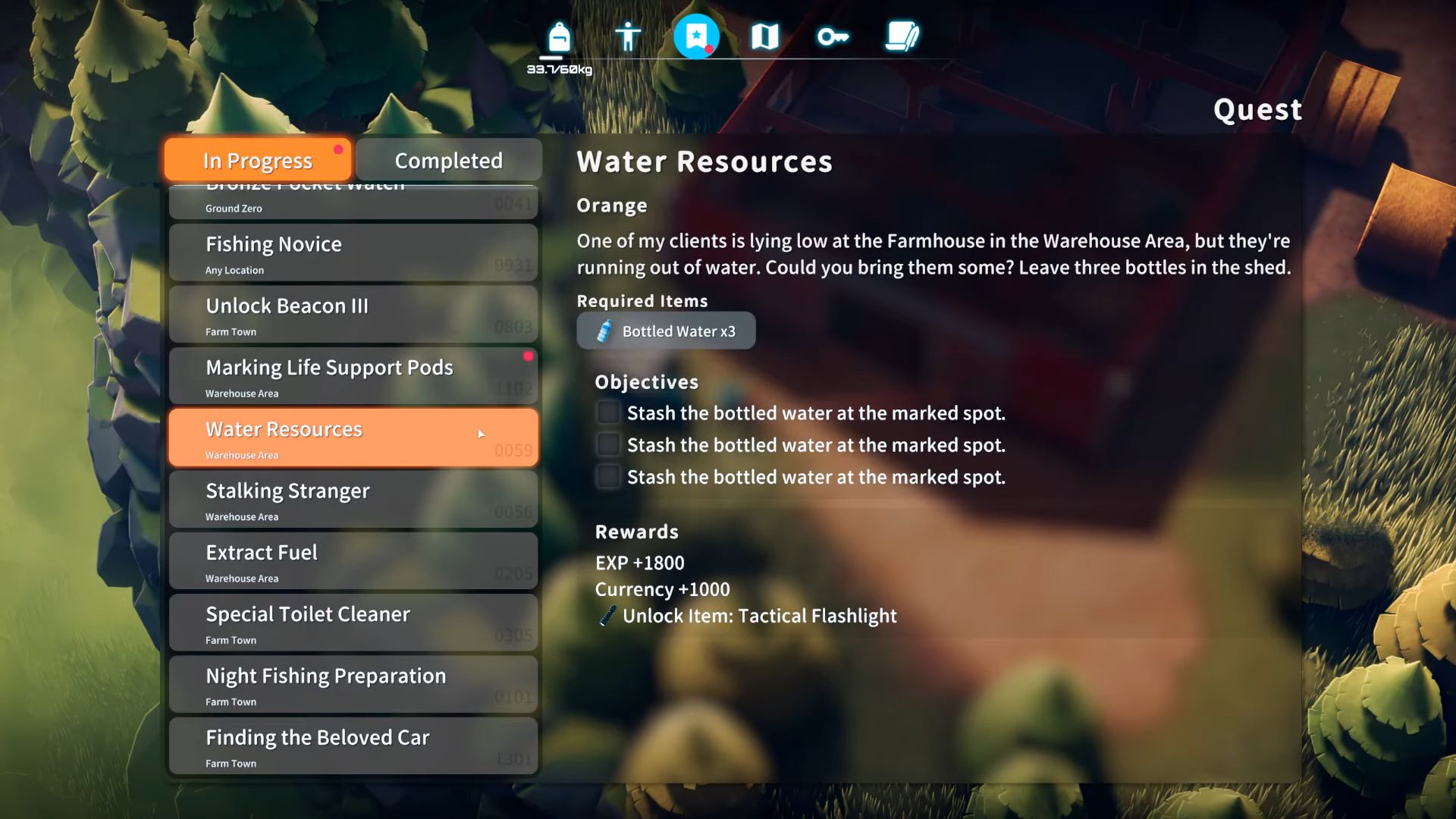1456x819 pixels.
Task: Open the character menu icon
Action: [x=627, y=35]
